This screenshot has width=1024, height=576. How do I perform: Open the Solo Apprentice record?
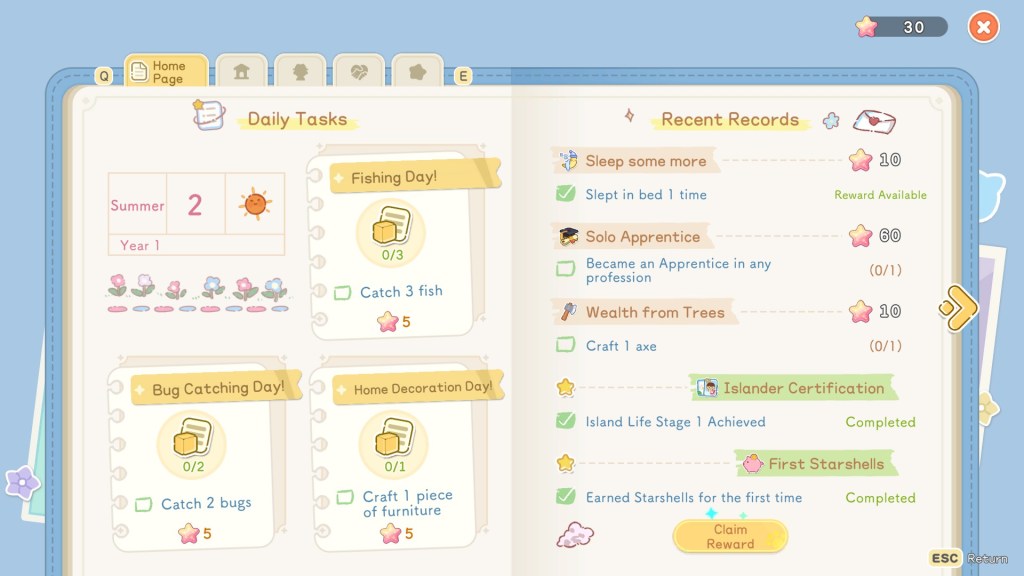click(642, 237)
